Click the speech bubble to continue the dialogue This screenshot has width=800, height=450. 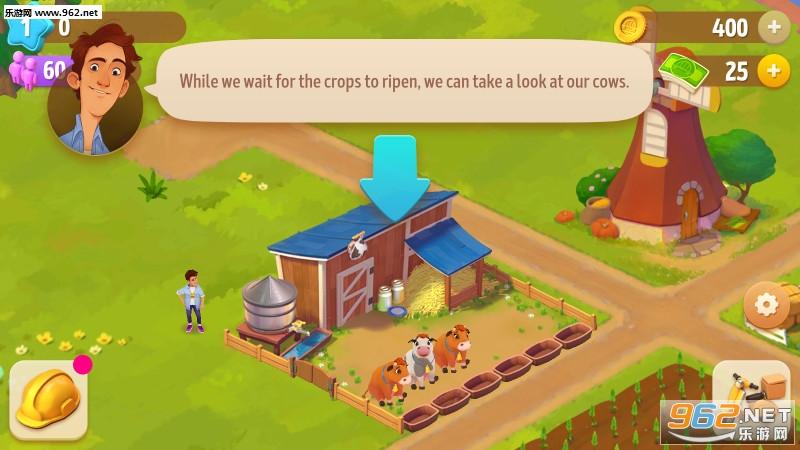(404, 81)
